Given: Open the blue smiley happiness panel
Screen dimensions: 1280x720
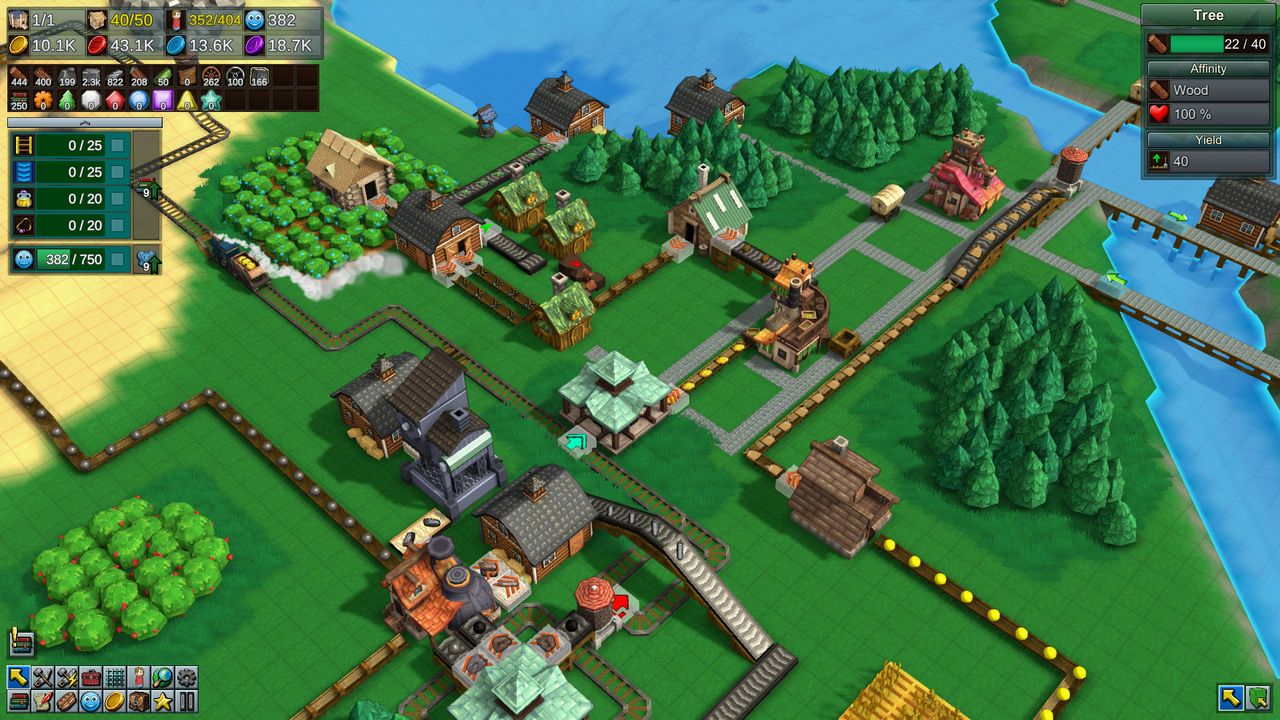Looking at the screenshot, I should tap(90, 701).
